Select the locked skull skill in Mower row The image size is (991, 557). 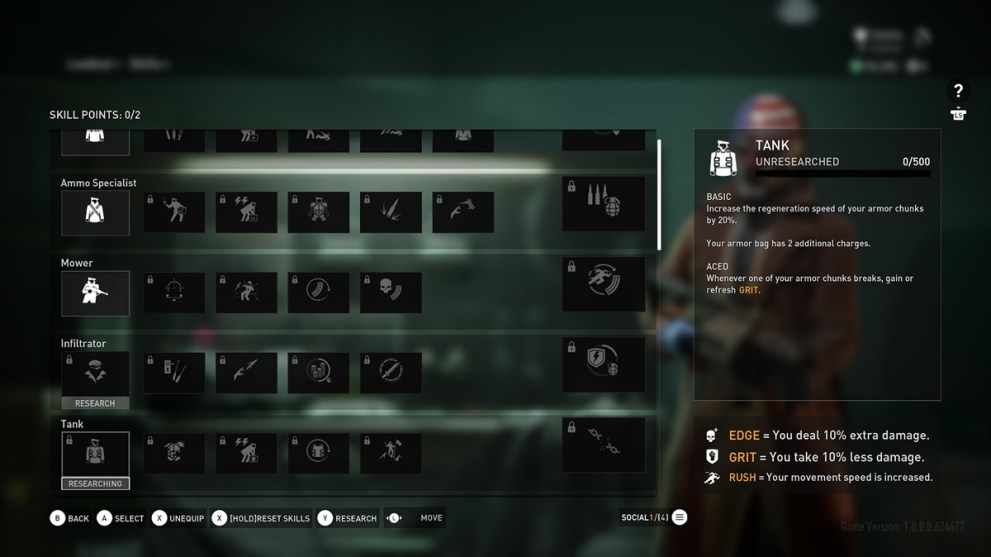pyautogui.click(x=390, y=293)
